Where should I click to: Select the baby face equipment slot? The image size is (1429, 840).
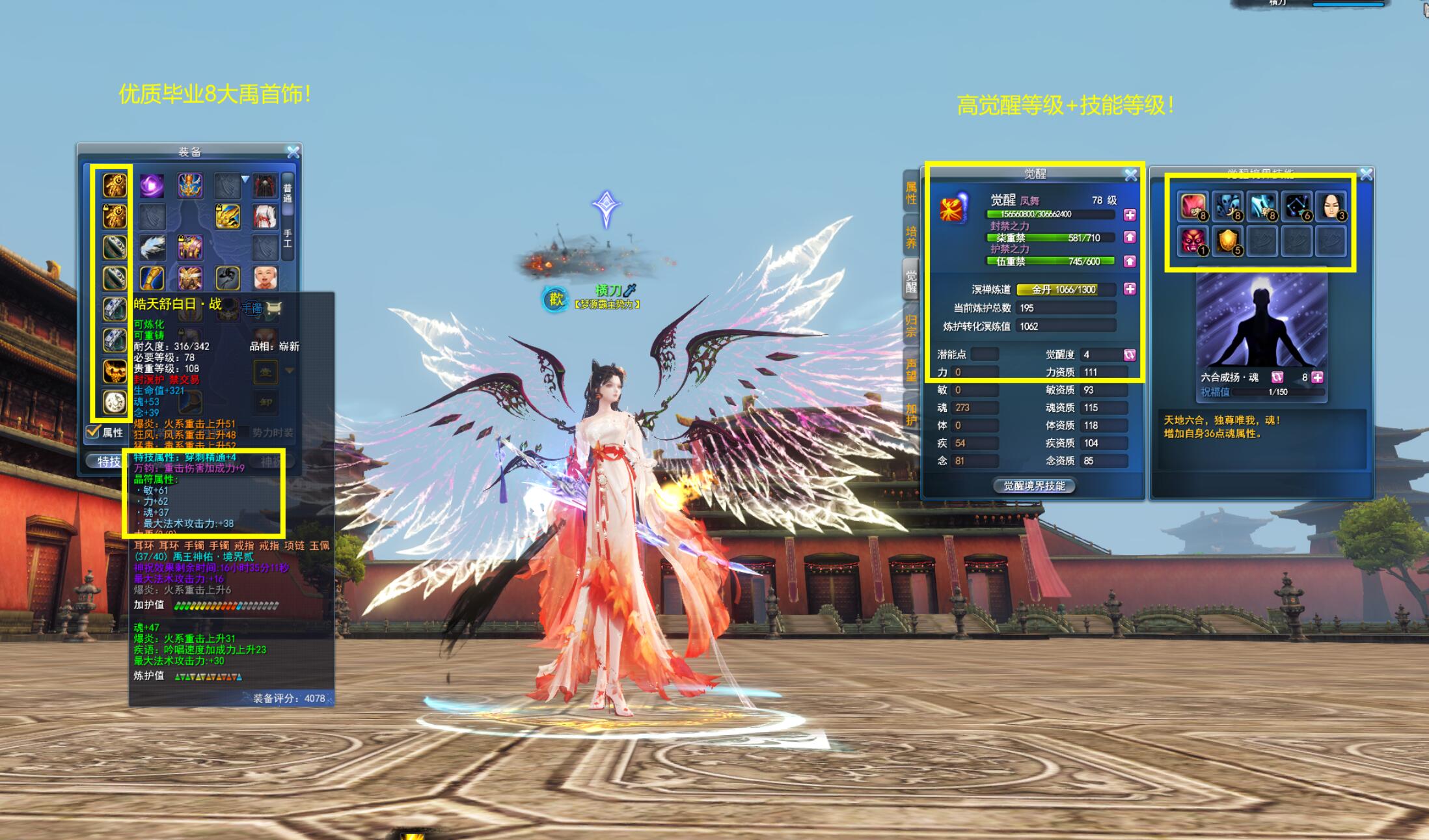265,278
